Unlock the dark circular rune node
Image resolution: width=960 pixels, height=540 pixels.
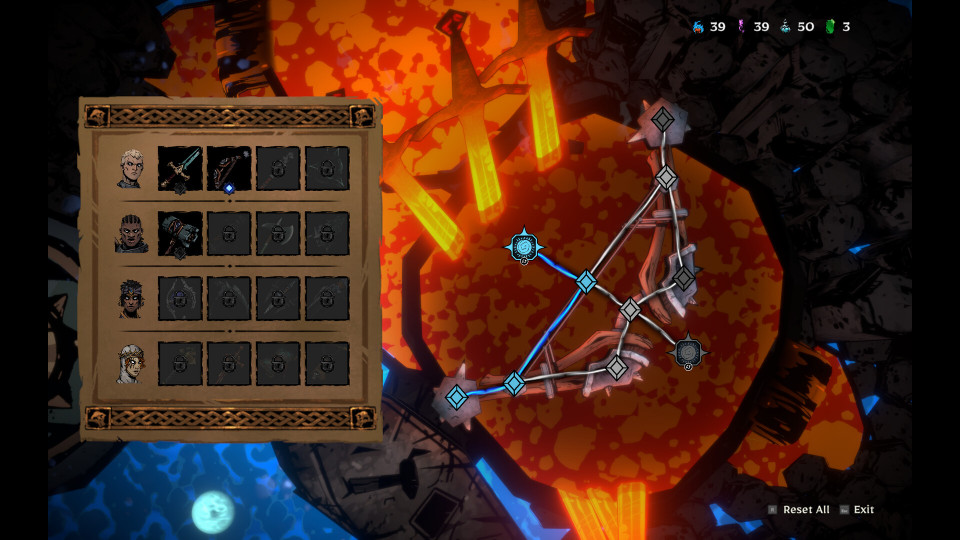[x=687, y=352]
